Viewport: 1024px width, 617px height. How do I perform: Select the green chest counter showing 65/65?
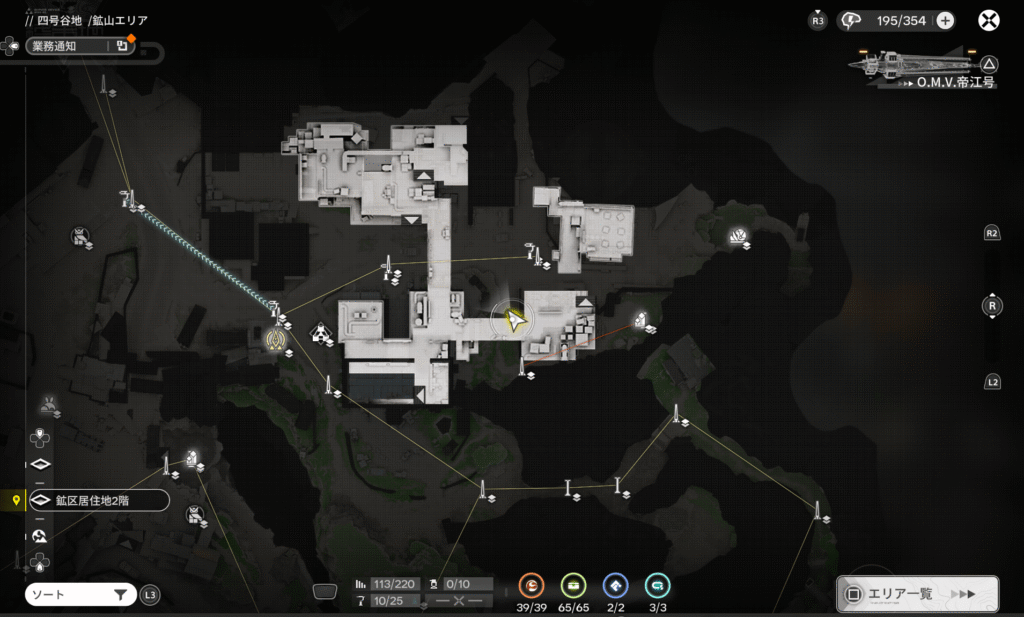[x=573, y=586]
